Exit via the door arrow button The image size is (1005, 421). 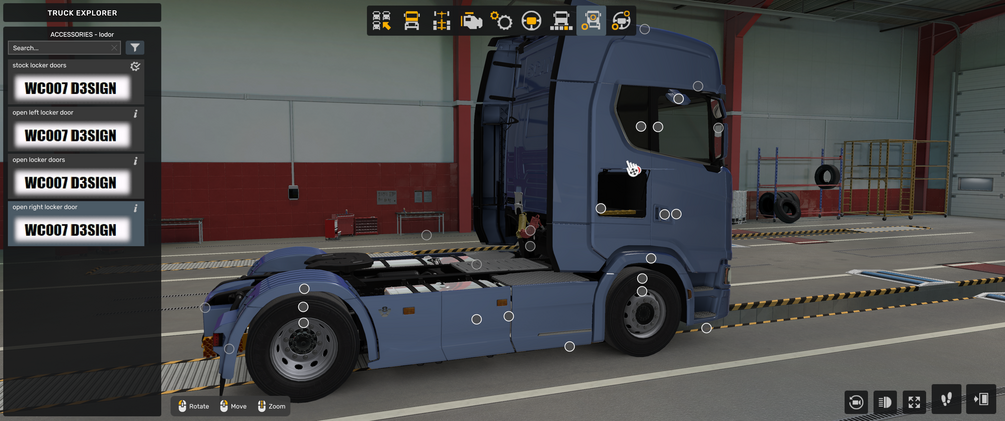click(981, 399)
